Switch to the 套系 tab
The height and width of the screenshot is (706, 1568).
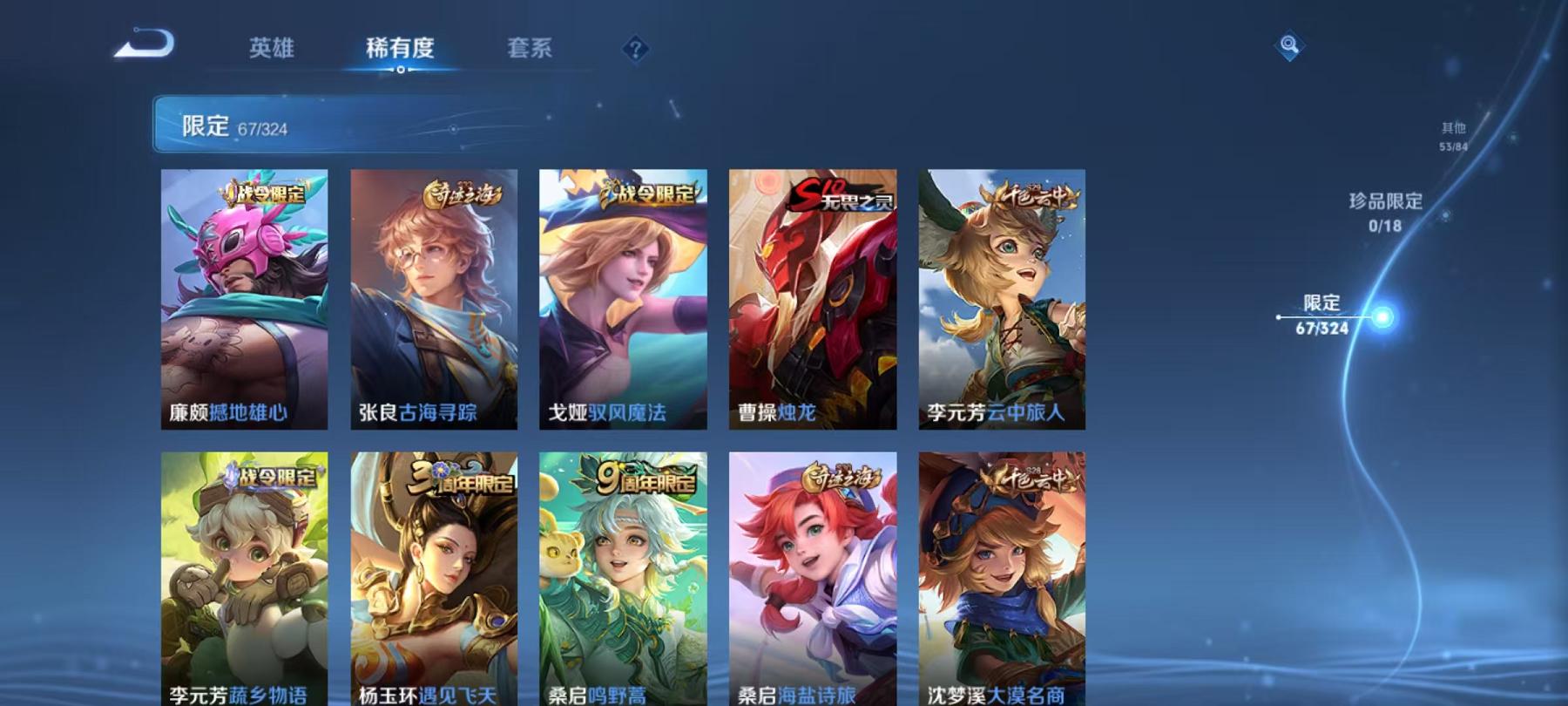(x=531, y=50)
